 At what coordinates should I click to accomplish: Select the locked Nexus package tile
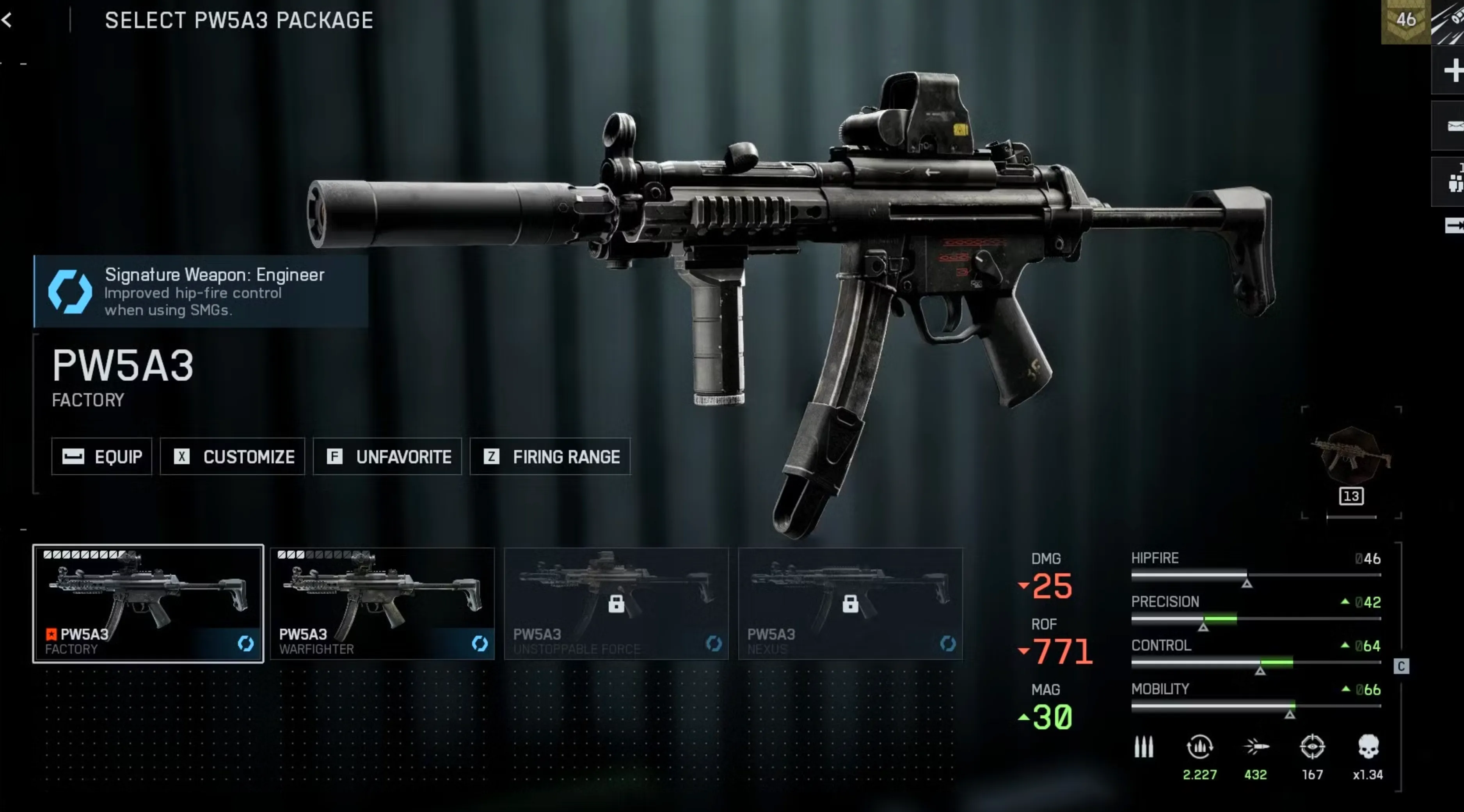[x=850, y=603]
